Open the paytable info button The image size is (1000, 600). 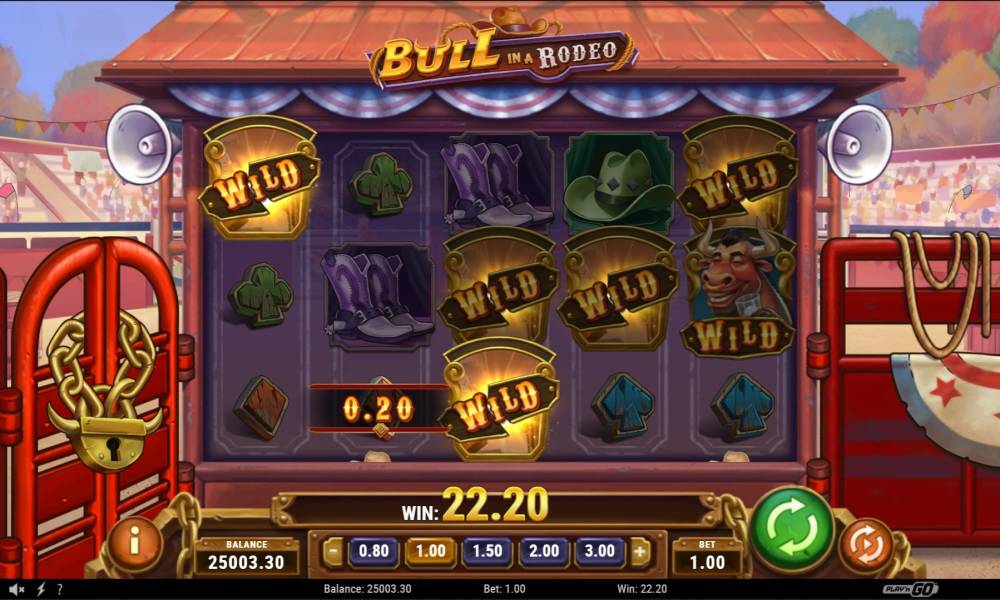(x=135, y=543)
